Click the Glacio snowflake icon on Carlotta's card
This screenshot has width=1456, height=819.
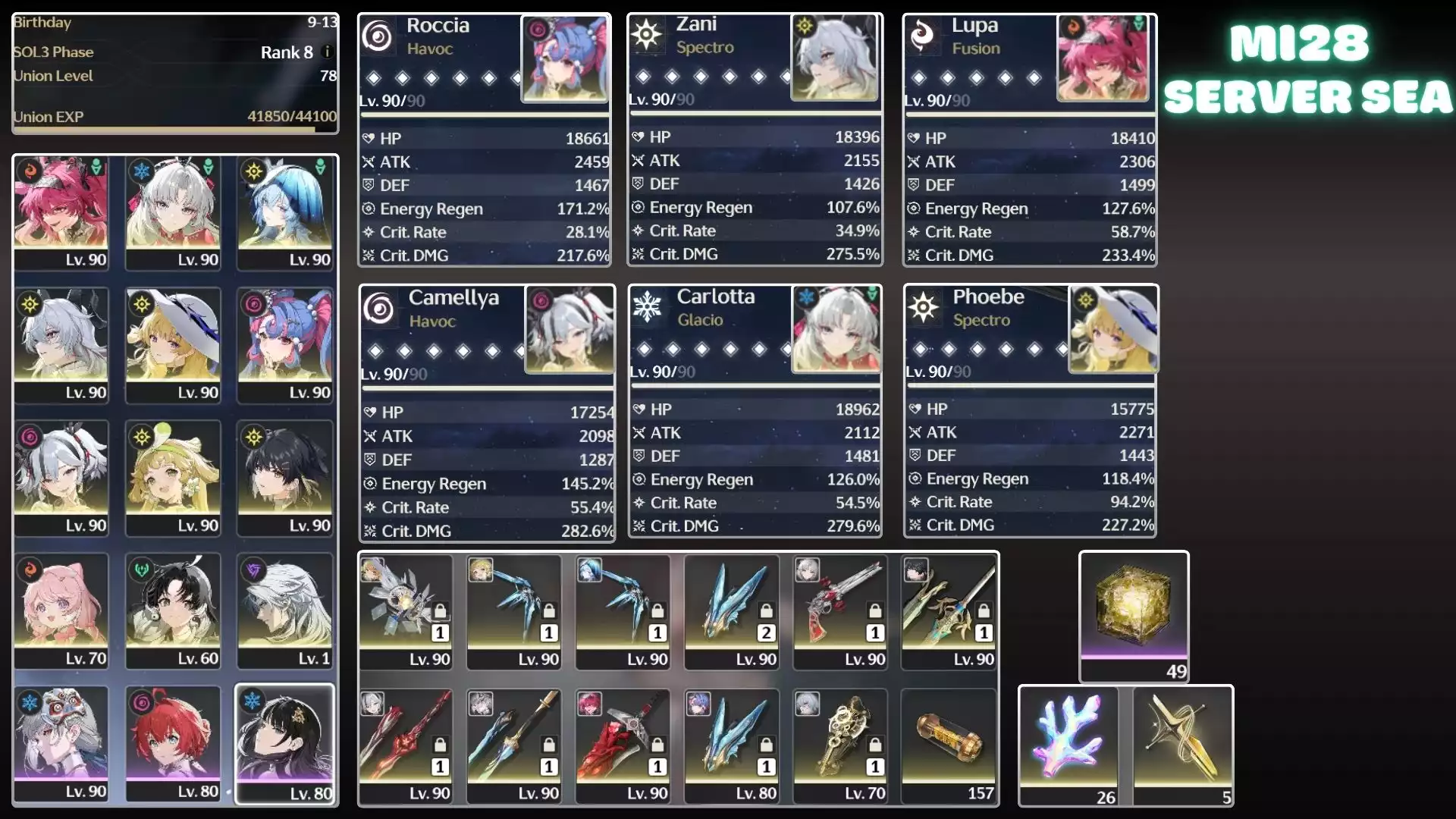(647, 307)
